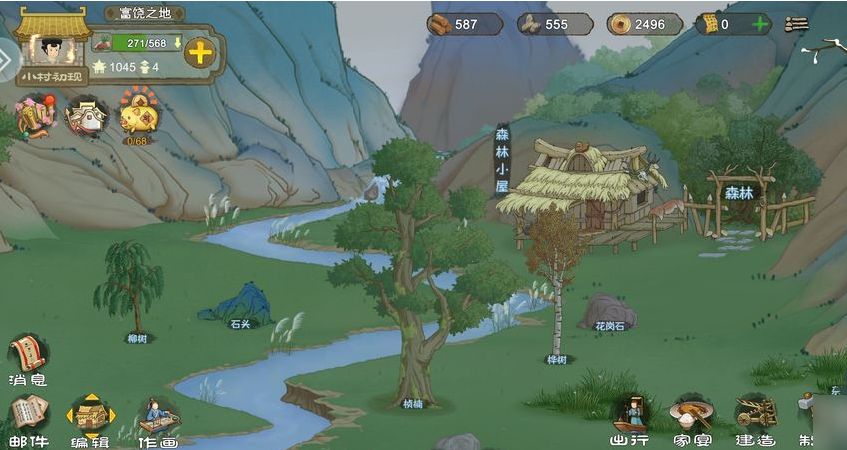This screenshot has width=847, height=450.
Task: Open the white house icon
Action: 86,116
